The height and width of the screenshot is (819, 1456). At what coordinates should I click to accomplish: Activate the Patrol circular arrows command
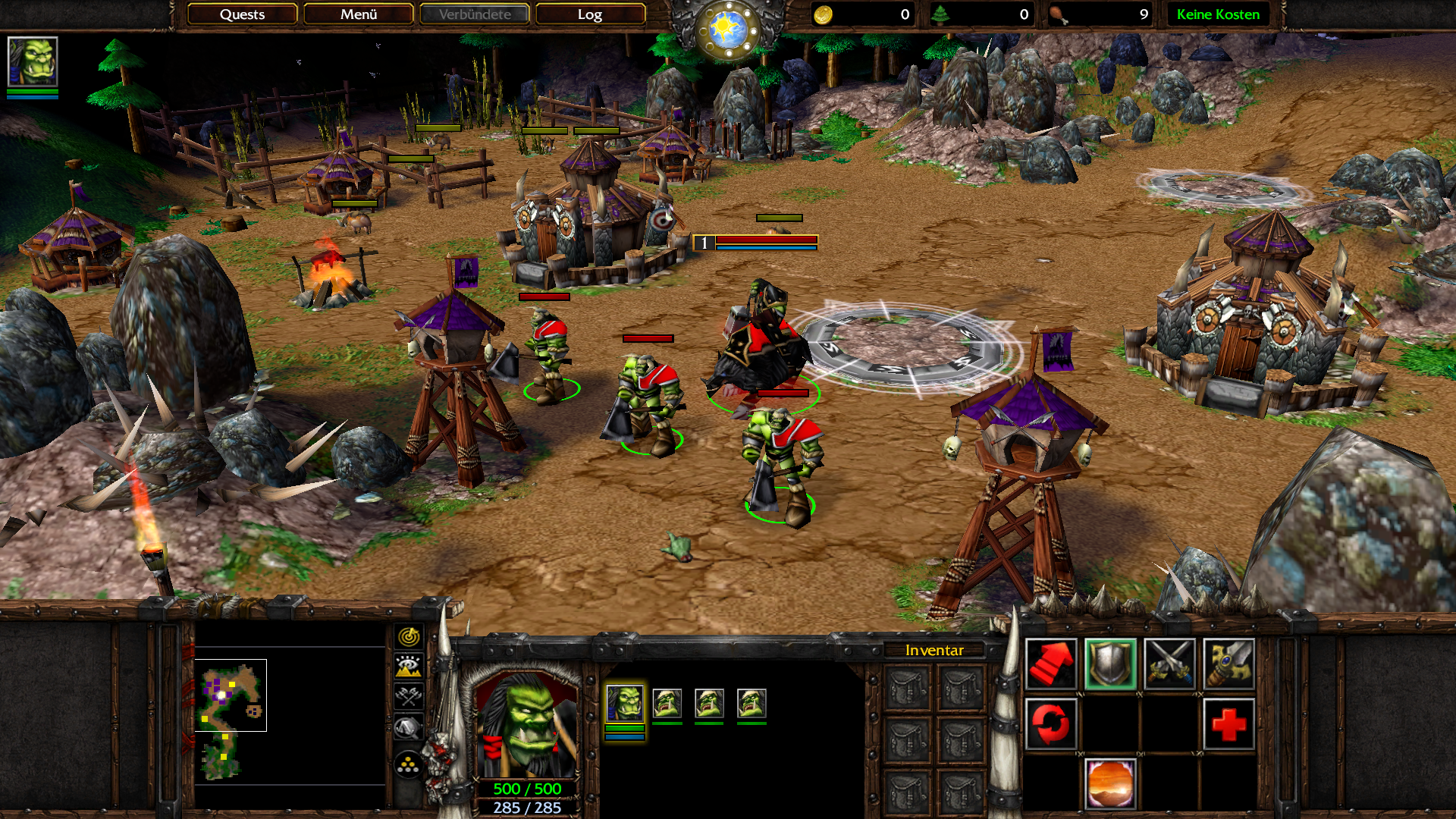1050,723
